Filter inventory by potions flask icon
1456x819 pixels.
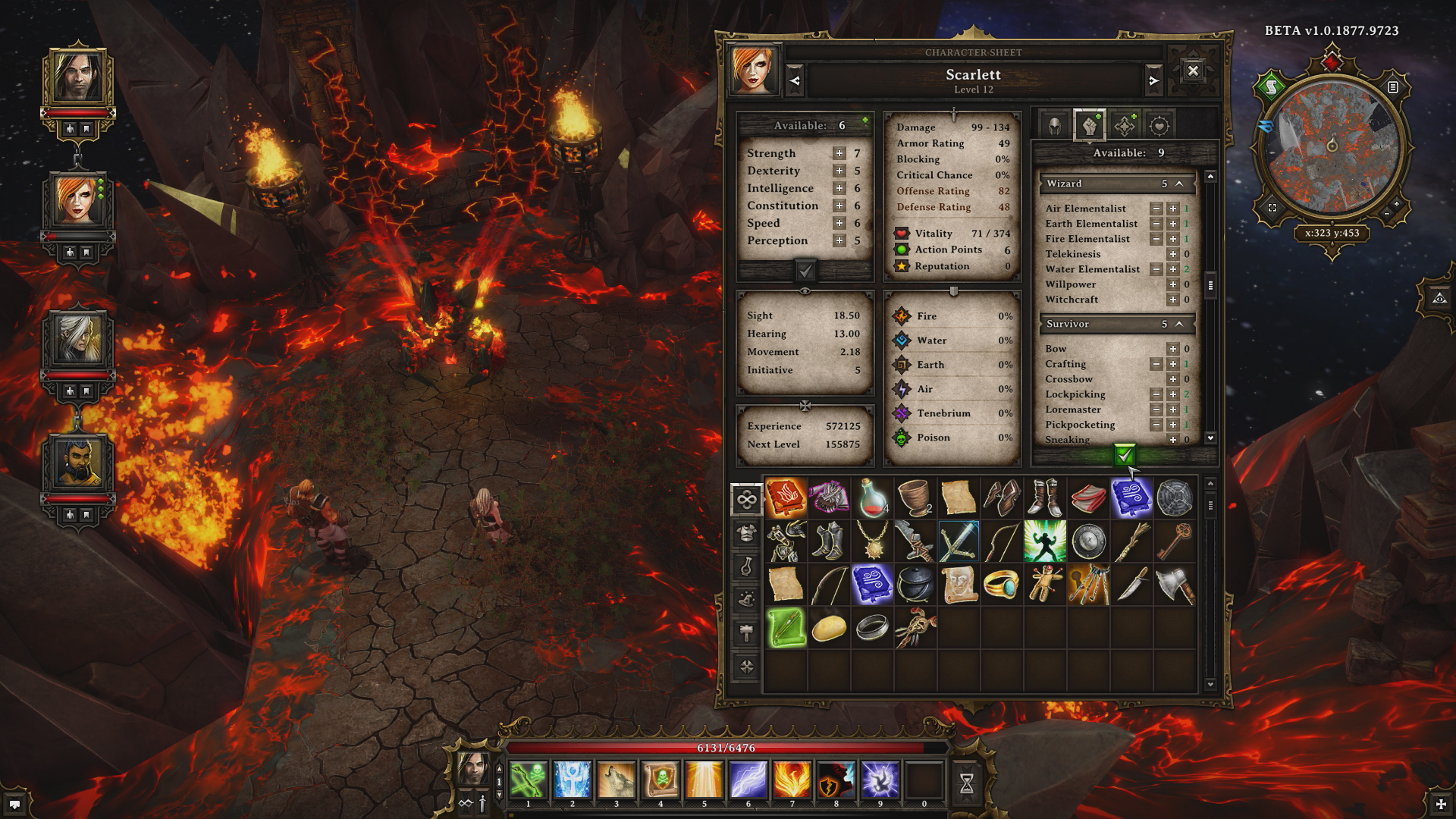(746, 567)
